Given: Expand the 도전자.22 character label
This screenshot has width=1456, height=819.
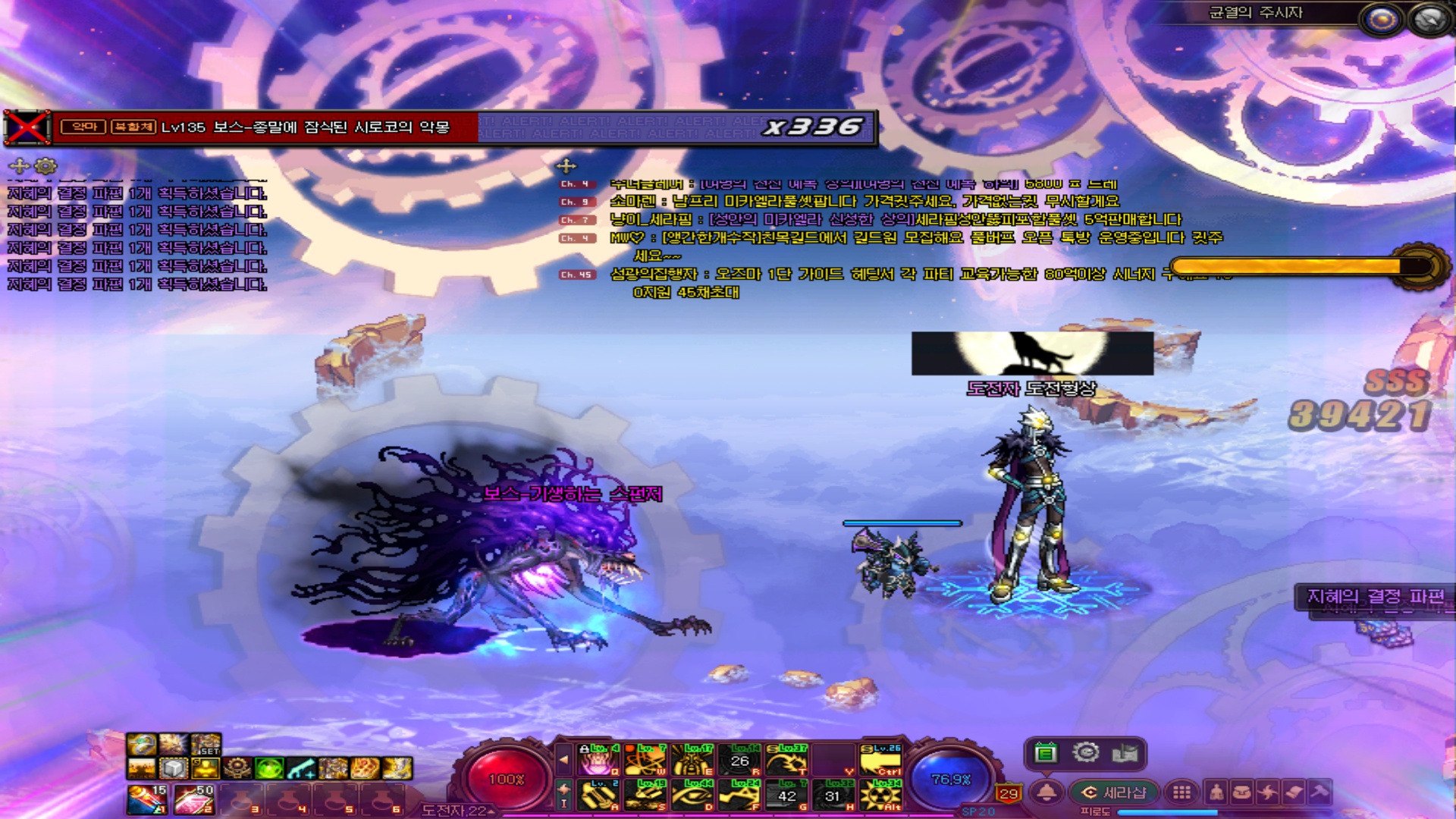Looking at the screenshot, I should (x=455, y=811).
